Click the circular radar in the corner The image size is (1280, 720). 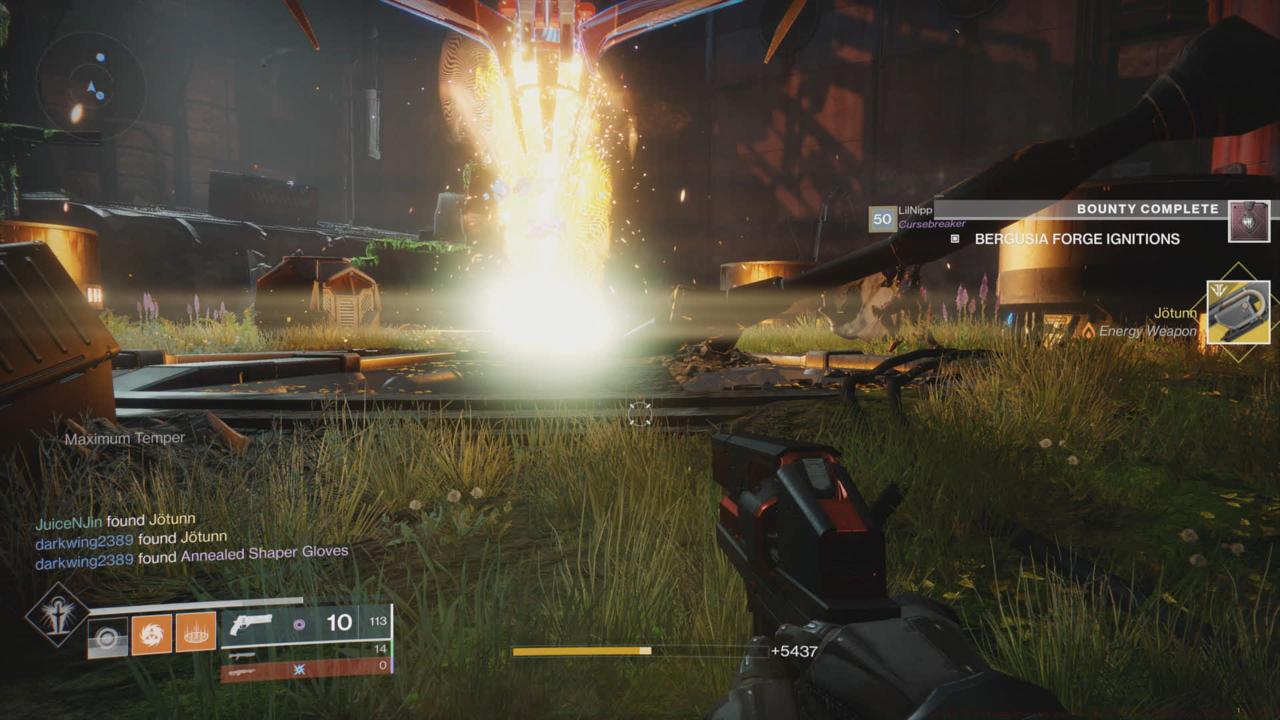coord(90,86)
